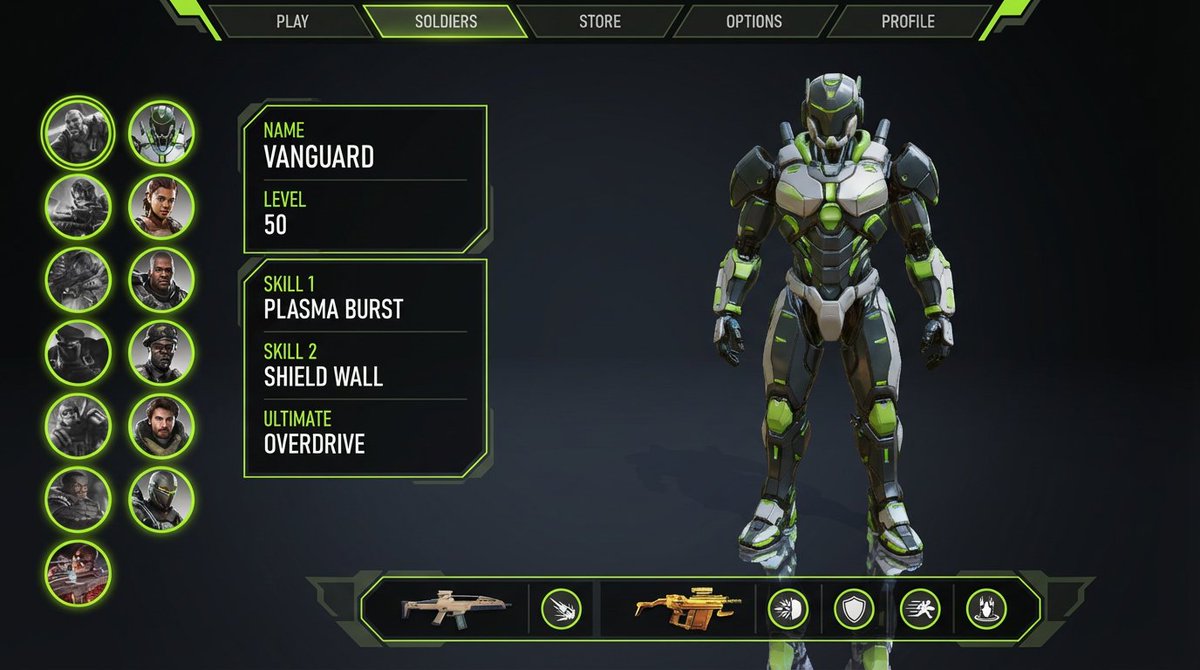The image size is (1200, 670).
Task: Choose the golden rifle weapon slot
Action: coord(687,609)
